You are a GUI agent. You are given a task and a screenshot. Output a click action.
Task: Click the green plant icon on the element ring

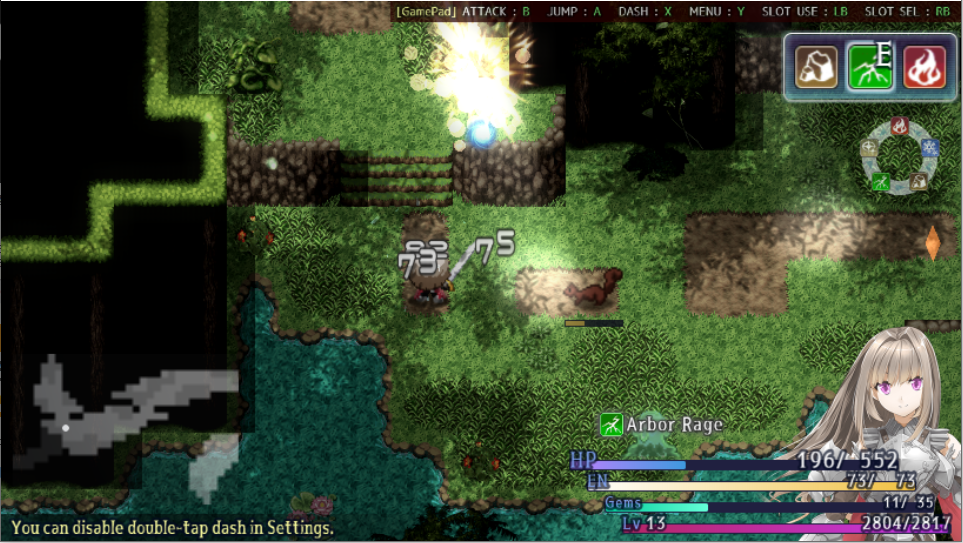click(880, 182)
